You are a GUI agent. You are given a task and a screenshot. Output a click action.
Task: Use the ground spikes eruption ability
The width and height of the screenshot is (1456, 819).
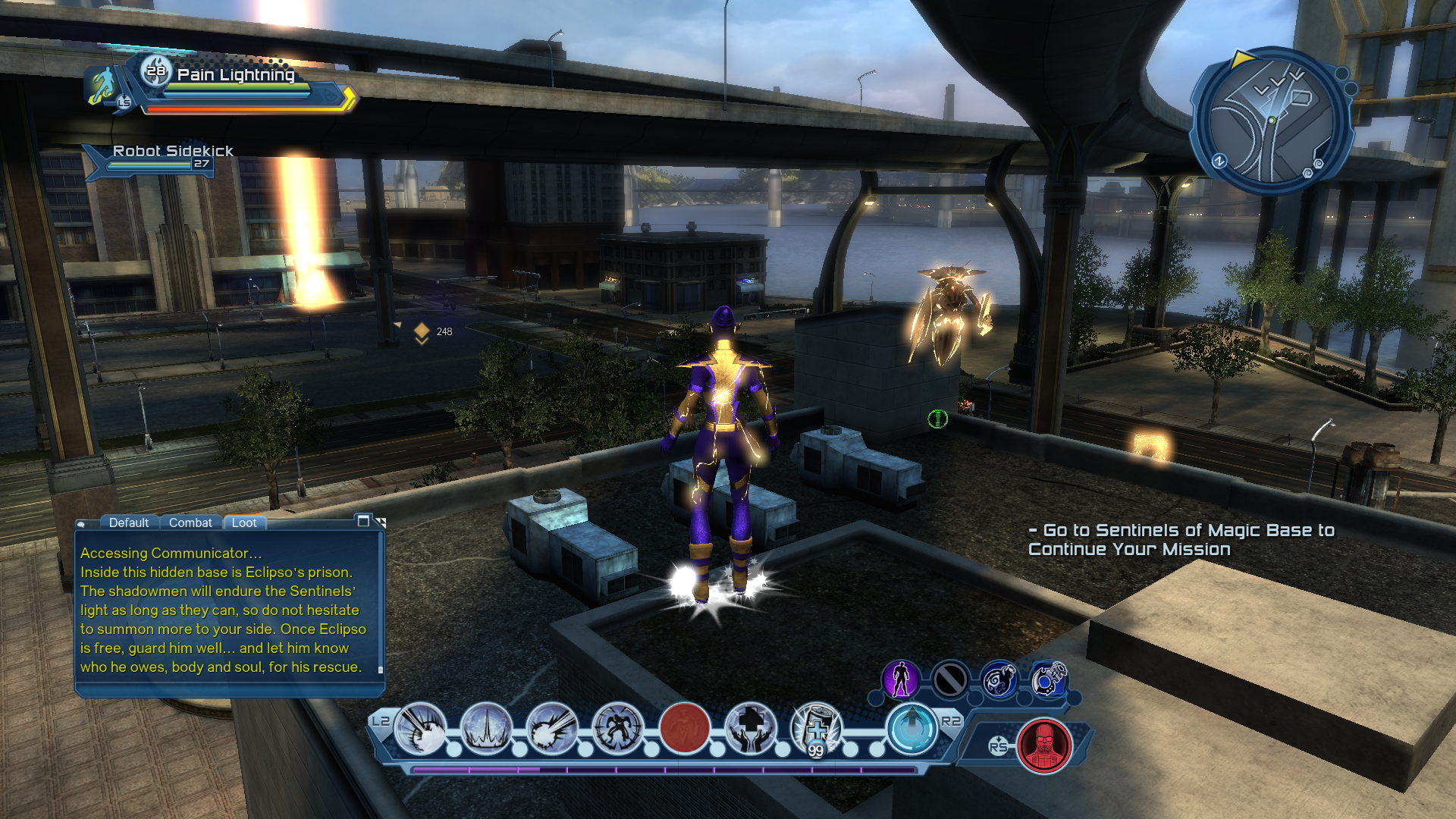point(486,729)
